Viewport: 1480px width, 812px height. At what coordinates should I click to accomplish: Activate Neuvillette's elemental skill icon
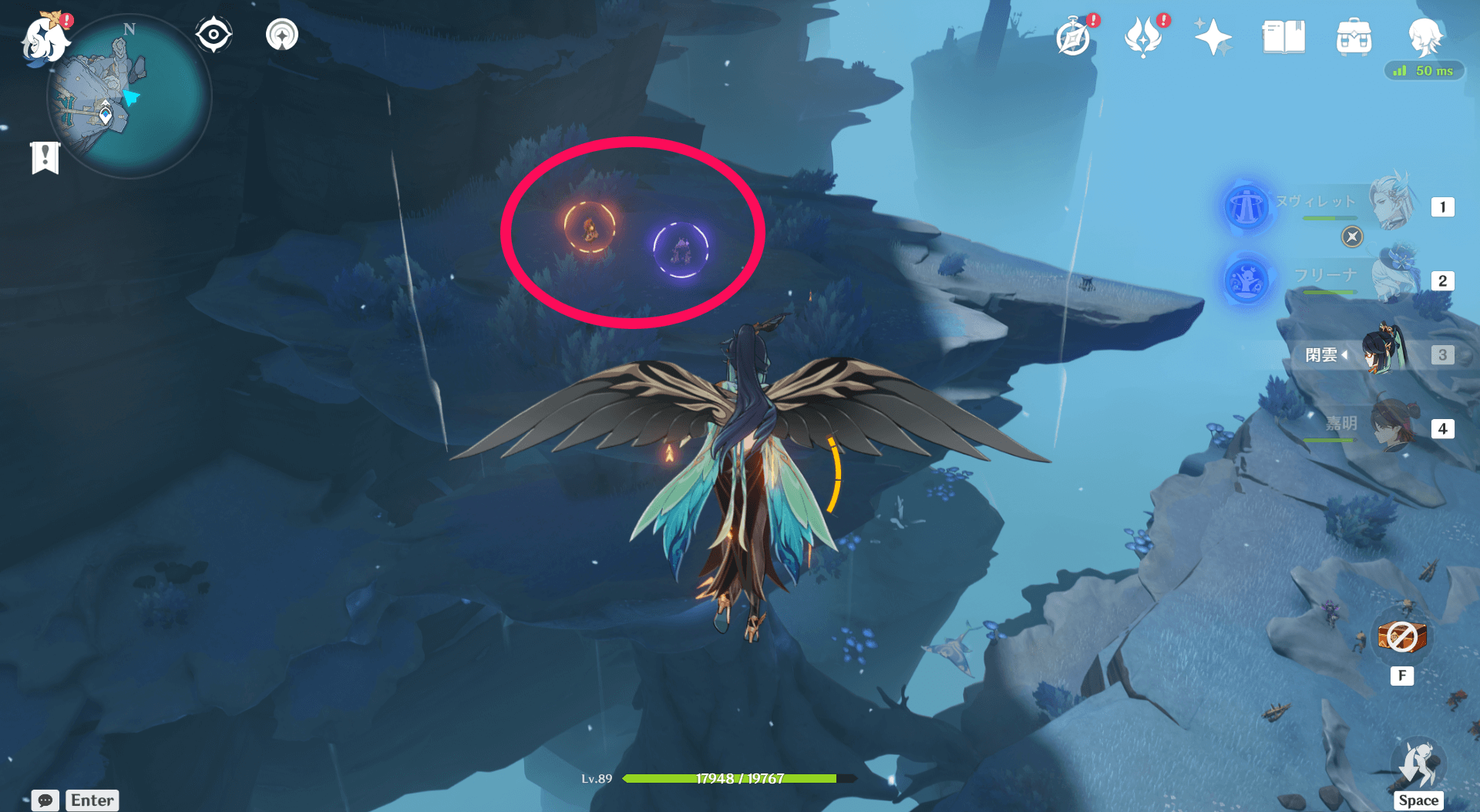click(1246, 206)
